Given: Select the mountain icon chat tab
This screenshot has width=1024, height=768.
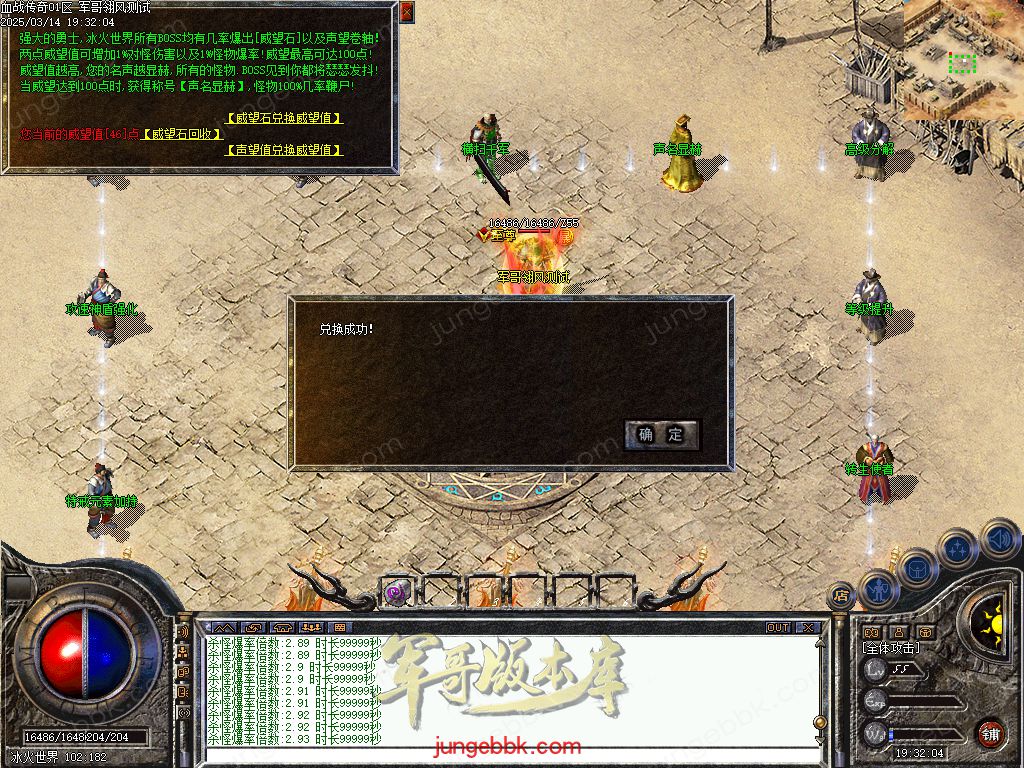Looking at the screenshot, I should (222, 628).
